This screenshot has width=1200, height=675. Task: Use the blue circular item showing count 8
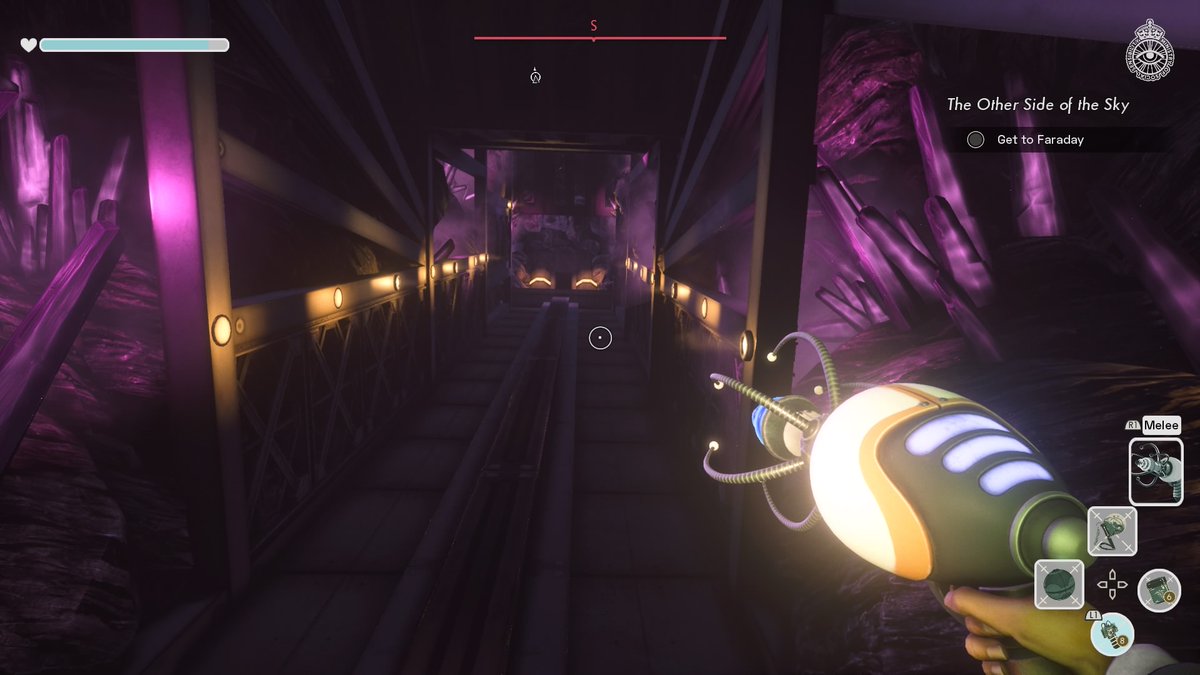click(1112, 634)
